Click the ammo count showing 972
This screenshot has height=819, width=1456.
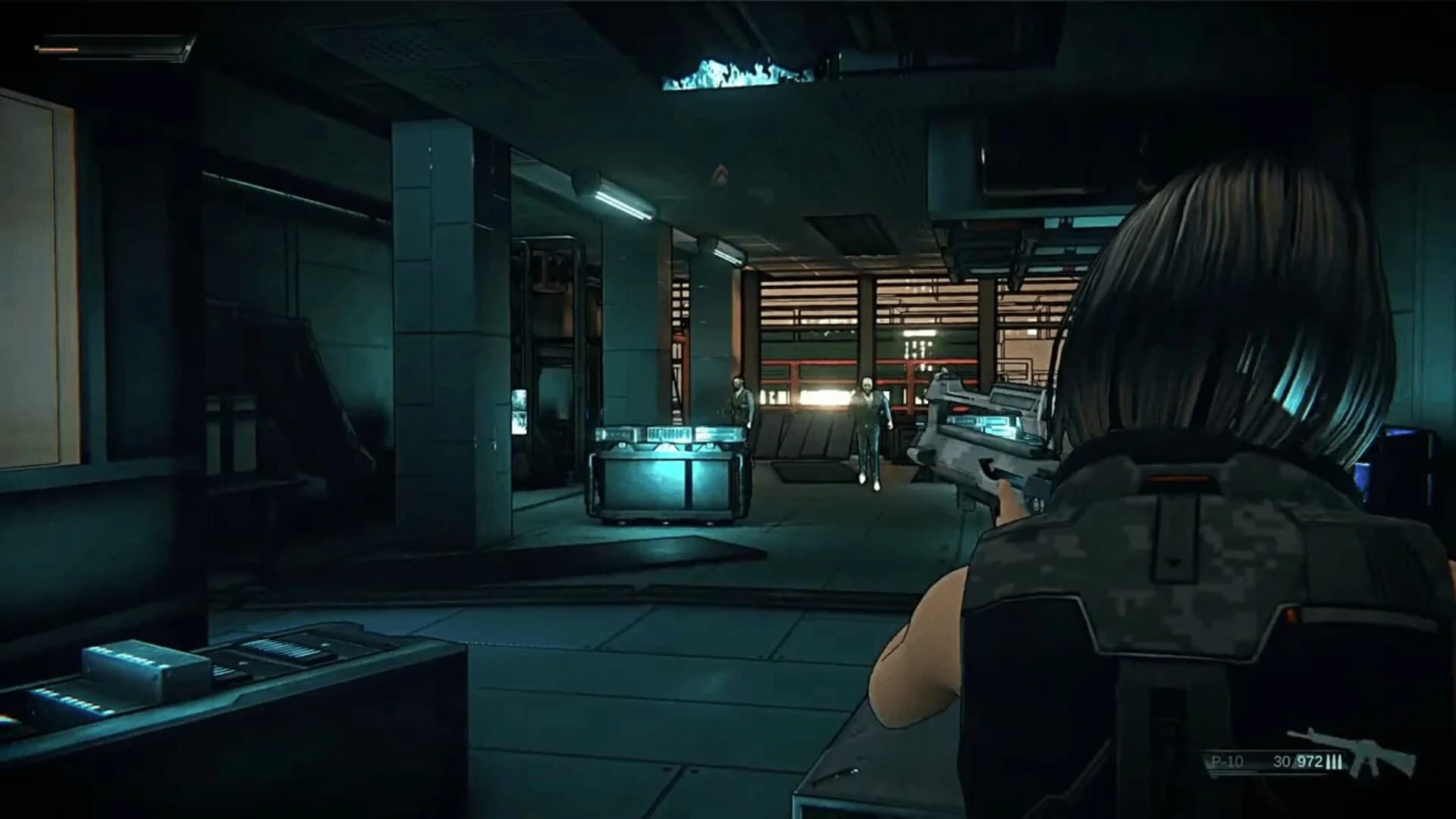(1310, 761)
